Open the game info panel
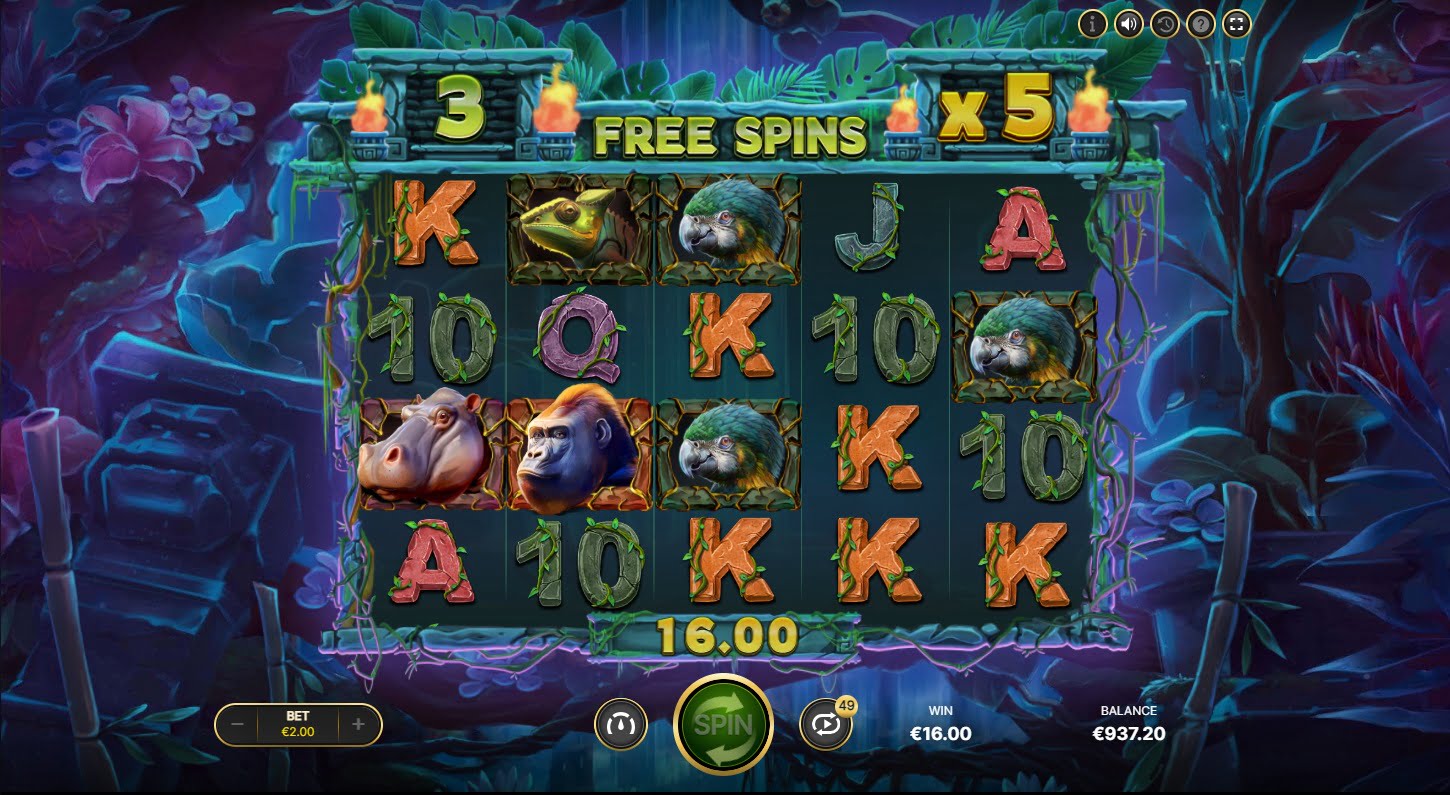This screenshot has height=795, width=1450. pyautogui.click(x=1092, y=23)
